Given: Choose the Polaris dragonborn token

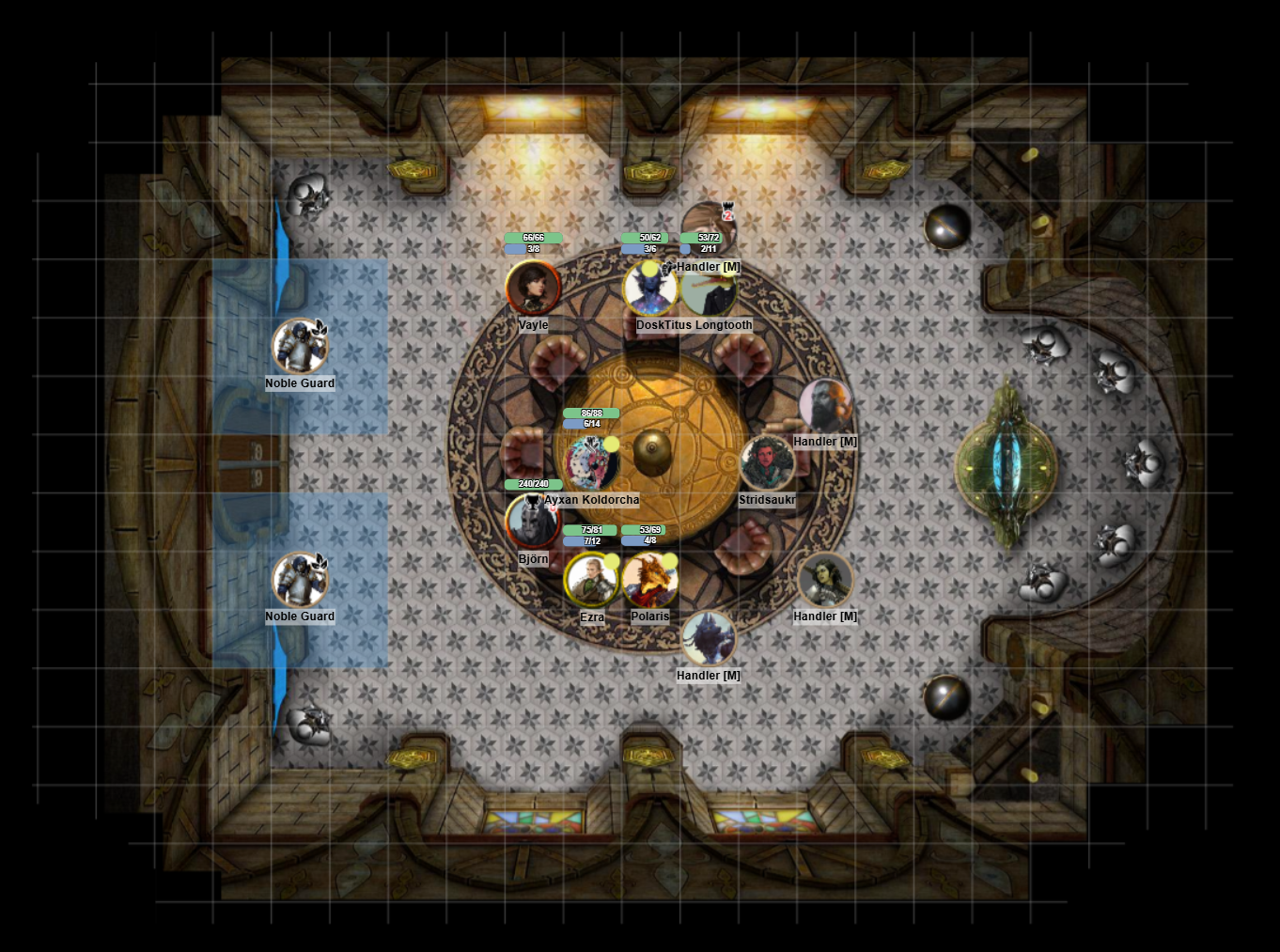Looking at the screenshot, I should 649,580.
